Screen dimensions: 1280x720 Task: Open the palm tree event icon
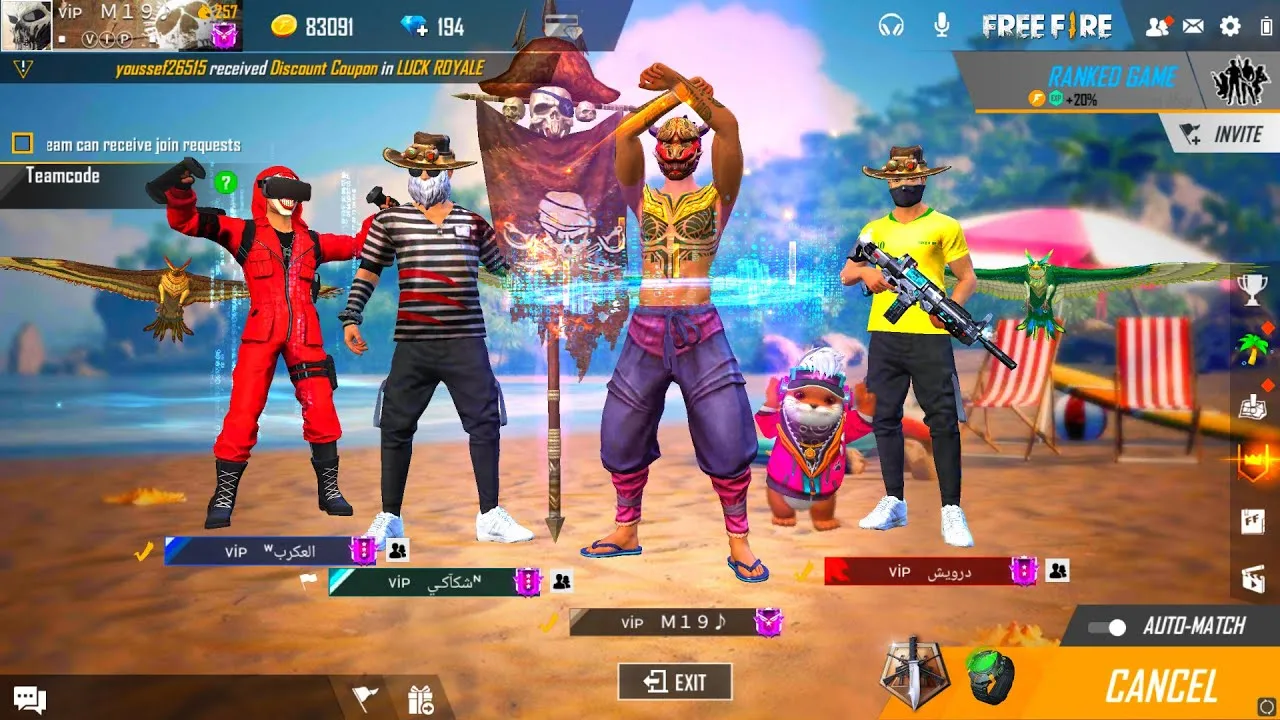click(x=1252, y=348)
